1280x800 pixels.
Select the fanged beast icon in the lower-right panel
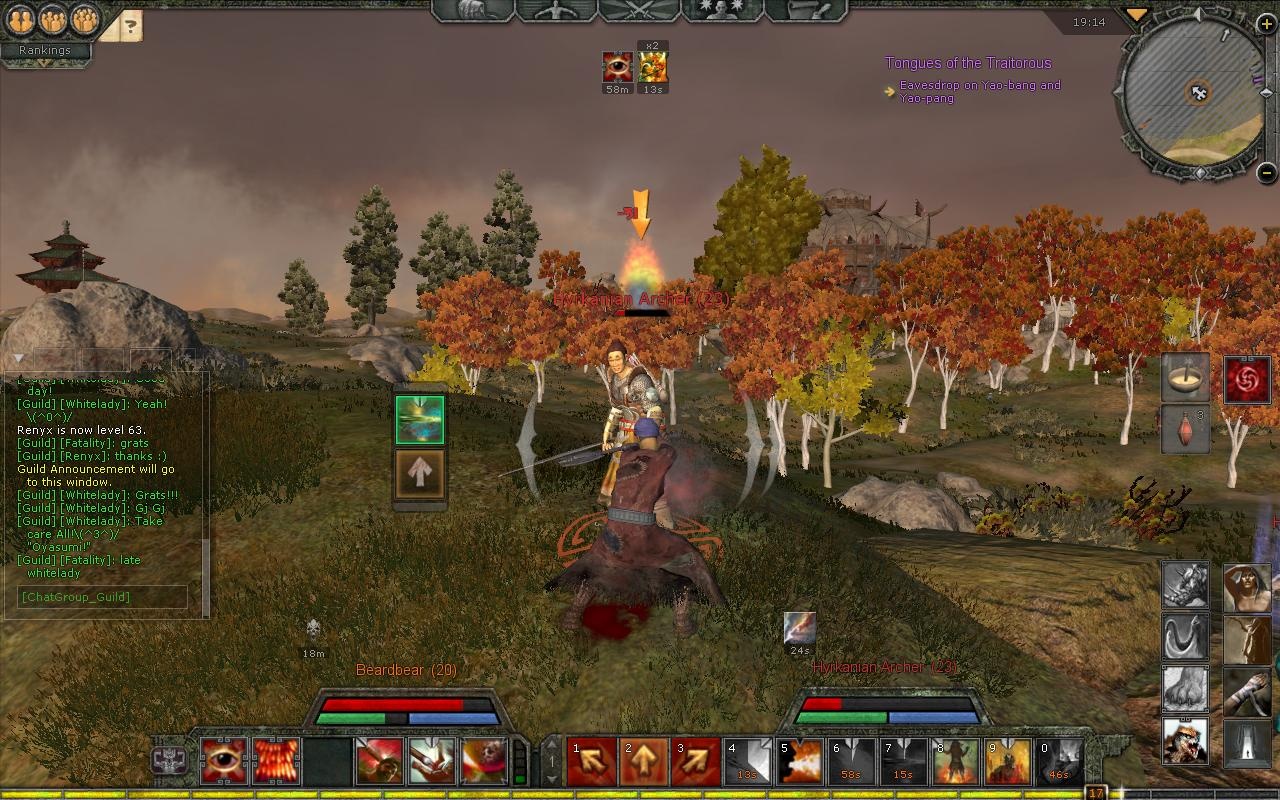[1184, 742]
